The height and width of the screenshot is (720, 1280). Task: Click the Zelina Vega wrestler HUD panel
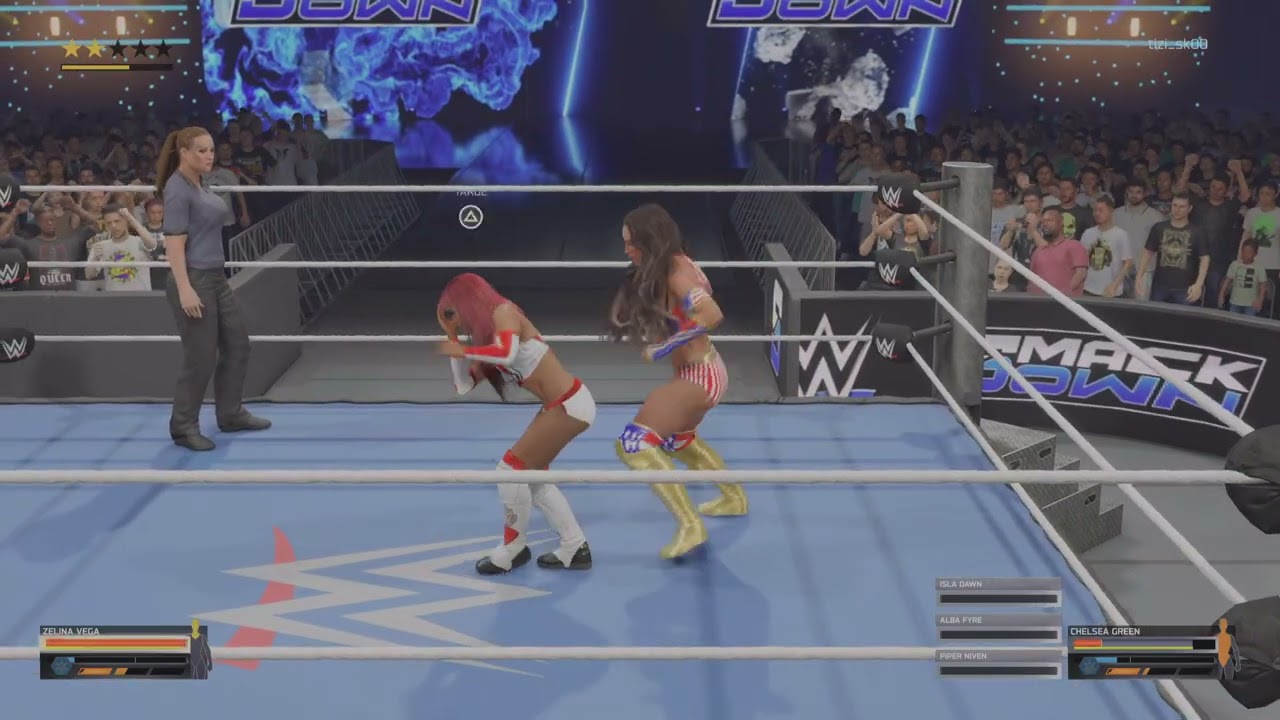(124, 652)
